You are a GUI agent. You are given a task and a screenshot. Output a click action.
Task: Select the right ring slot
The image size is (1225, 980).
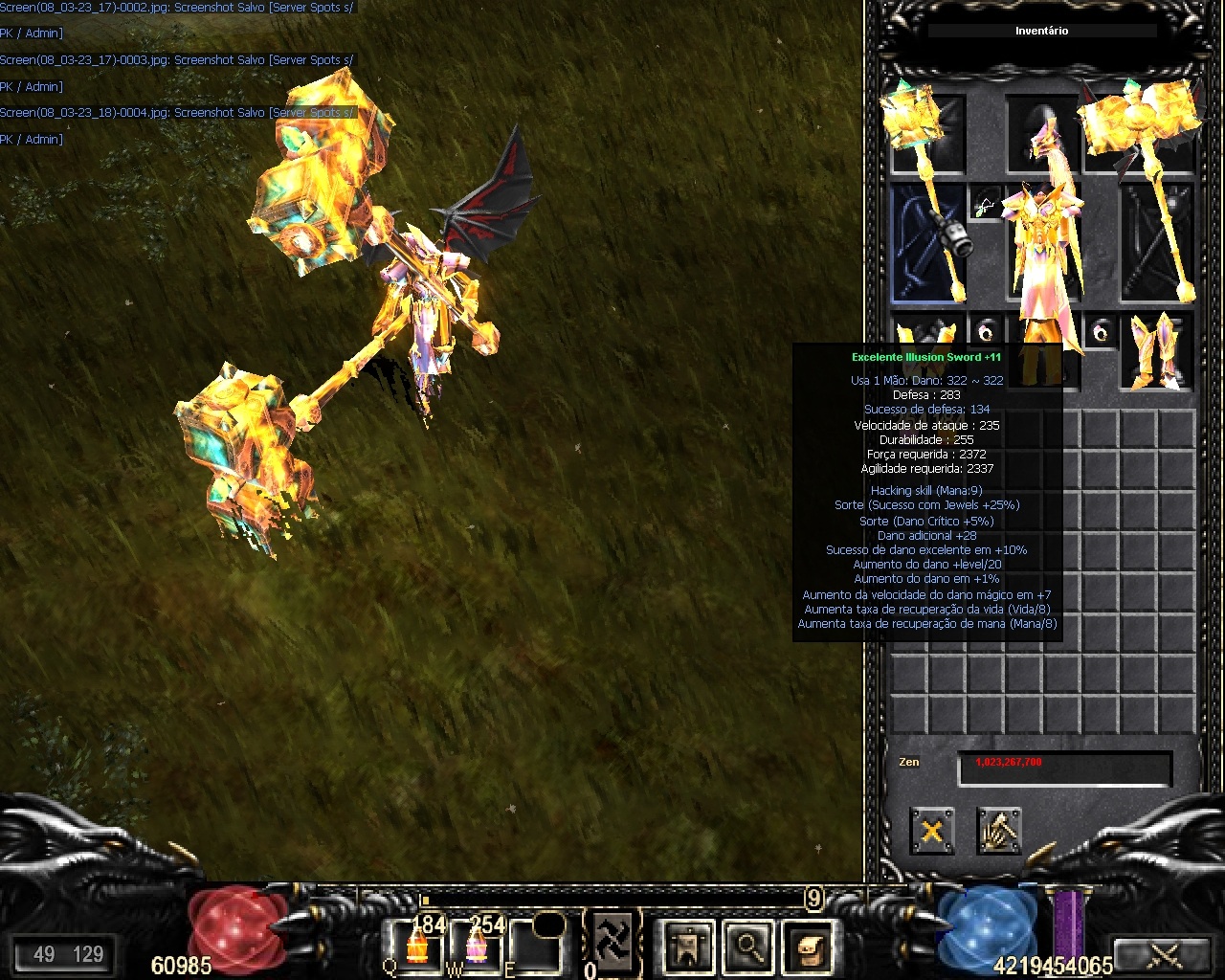[x=1102, y=330]
